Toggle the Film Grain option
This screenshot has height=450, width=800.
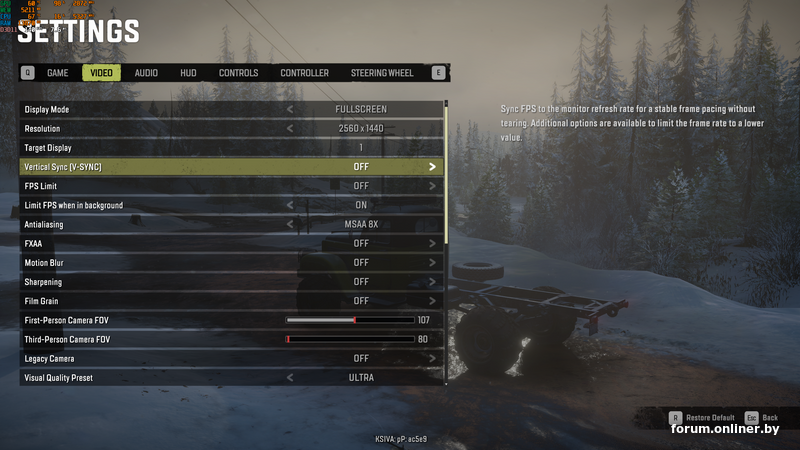361,301
